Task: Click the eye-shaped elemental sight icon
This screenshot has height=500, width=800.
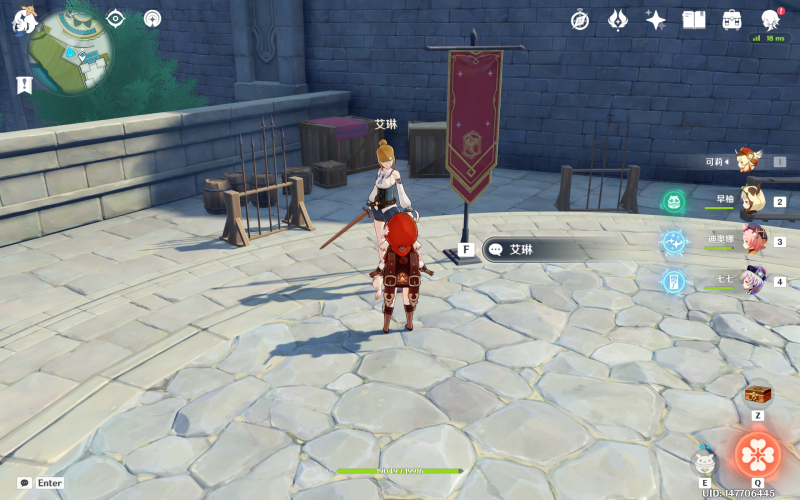Action: (116, 19)
